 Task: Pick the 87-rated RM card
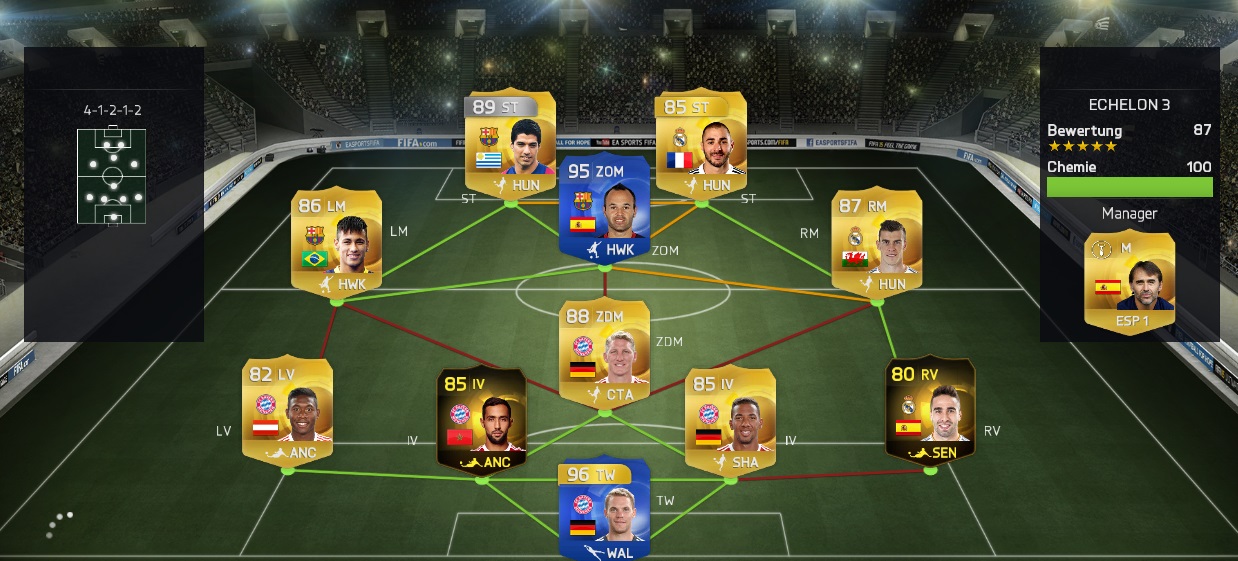pyautogui.click(x=876, y=239)
